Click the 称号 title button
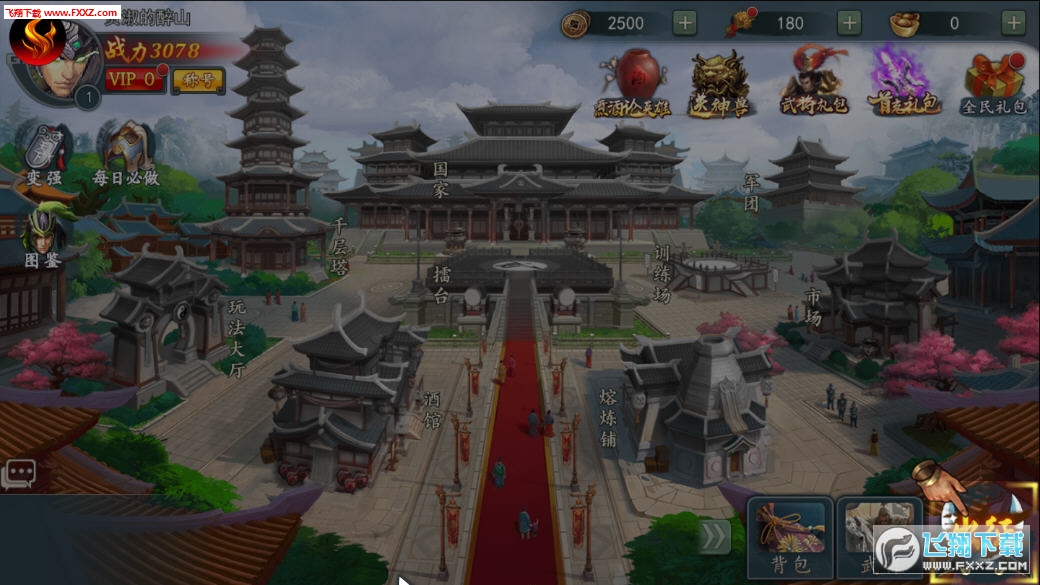Viewport: 1040px width, 585px height. 198,80
